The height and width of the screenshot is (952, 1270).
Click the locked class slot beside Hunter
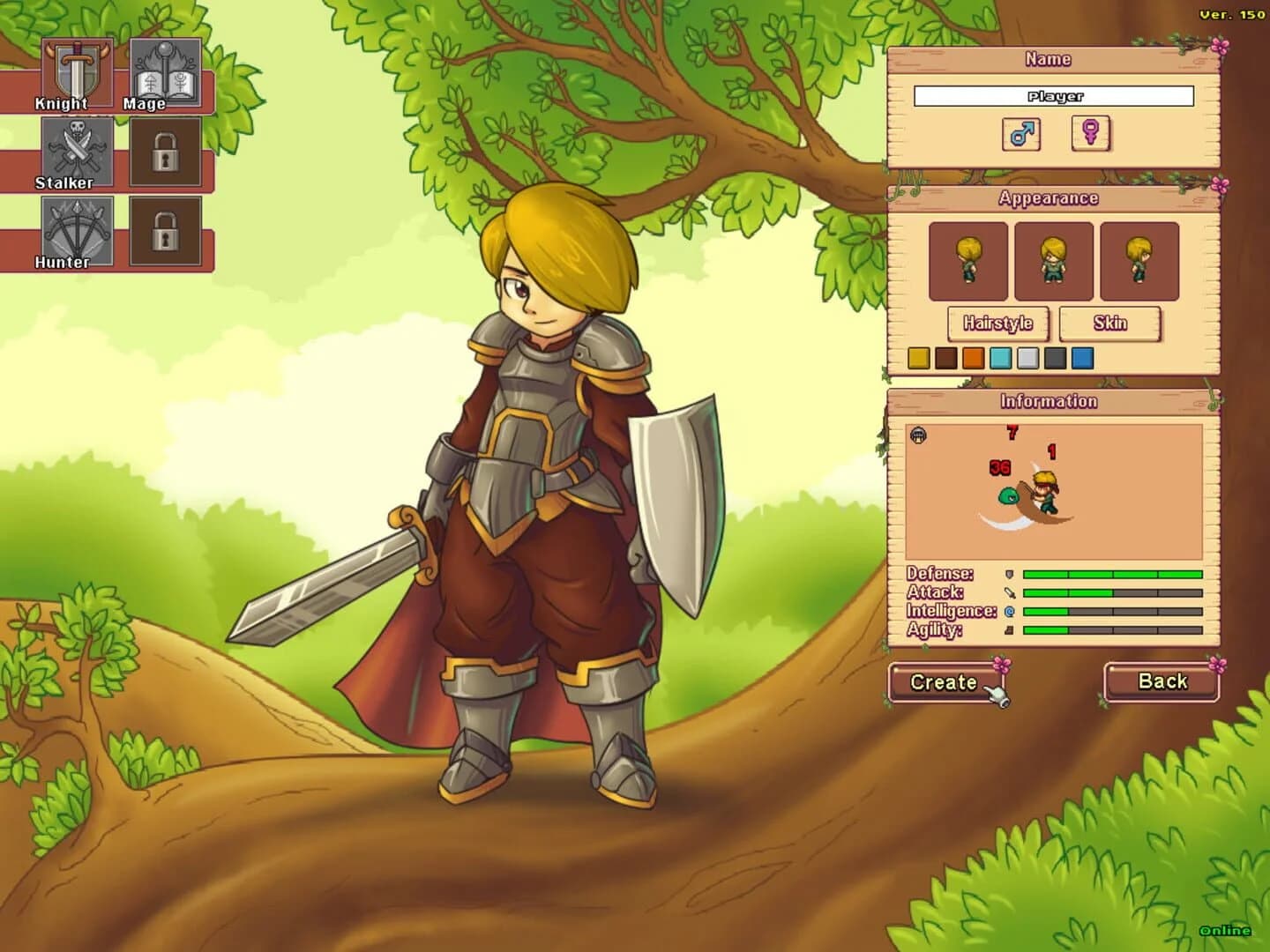point(166,232)
